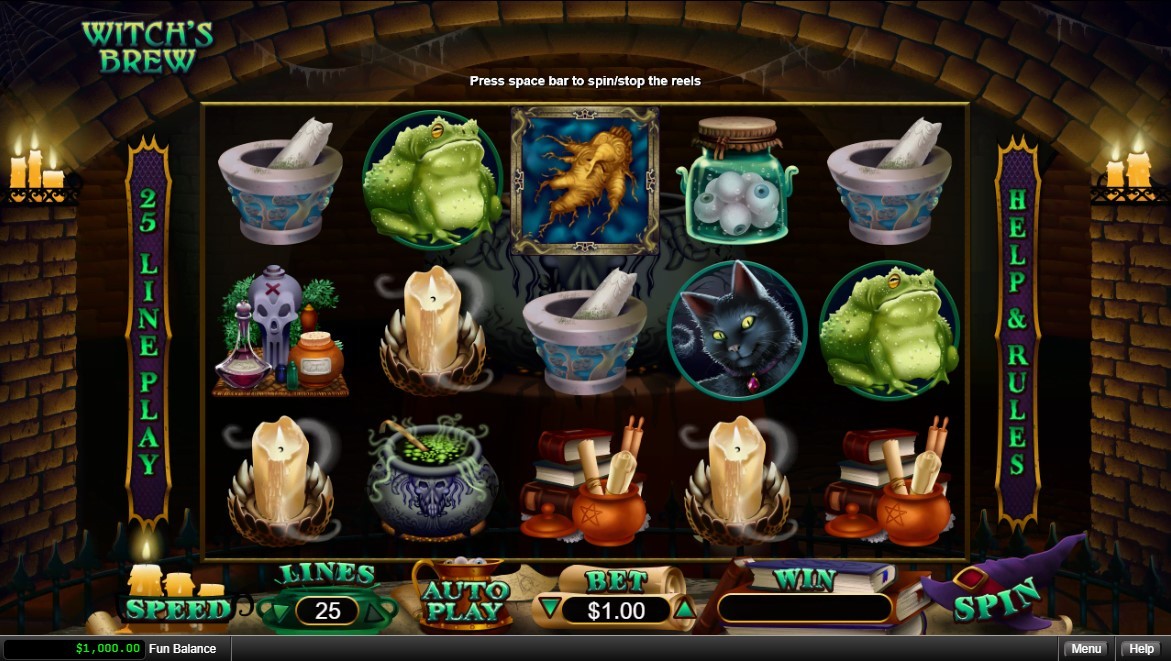Screen dimensions: 1171x661
Task: Raise the bet amount
Action: coord(684,608)
